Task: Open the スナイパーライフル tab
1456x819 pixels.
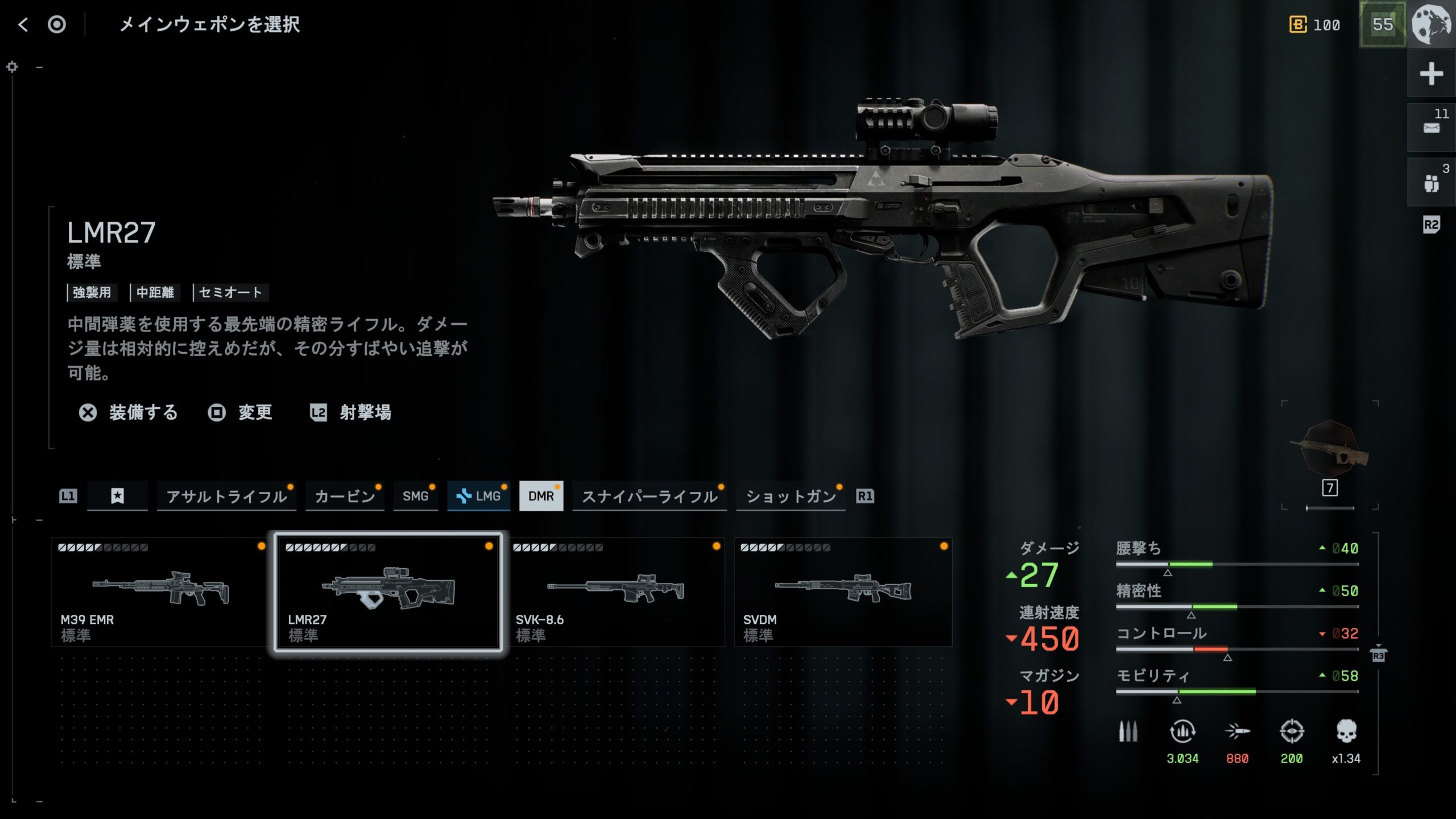Action: click(650, 497)
